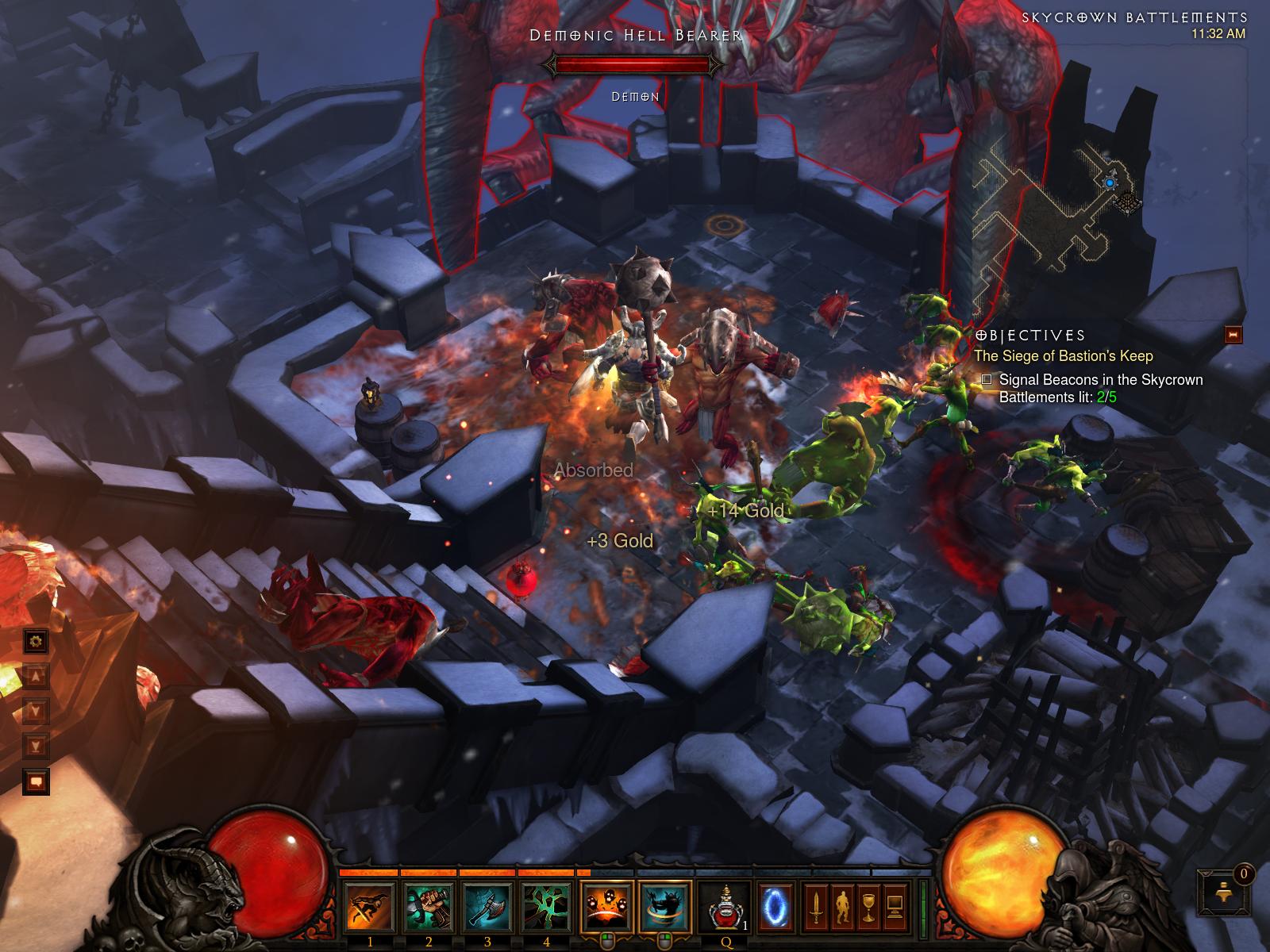The height and width of the screenshot is (952, 1270).
Task: Activate the leaping warrior skill in slot 1
Action: (369, 907)
